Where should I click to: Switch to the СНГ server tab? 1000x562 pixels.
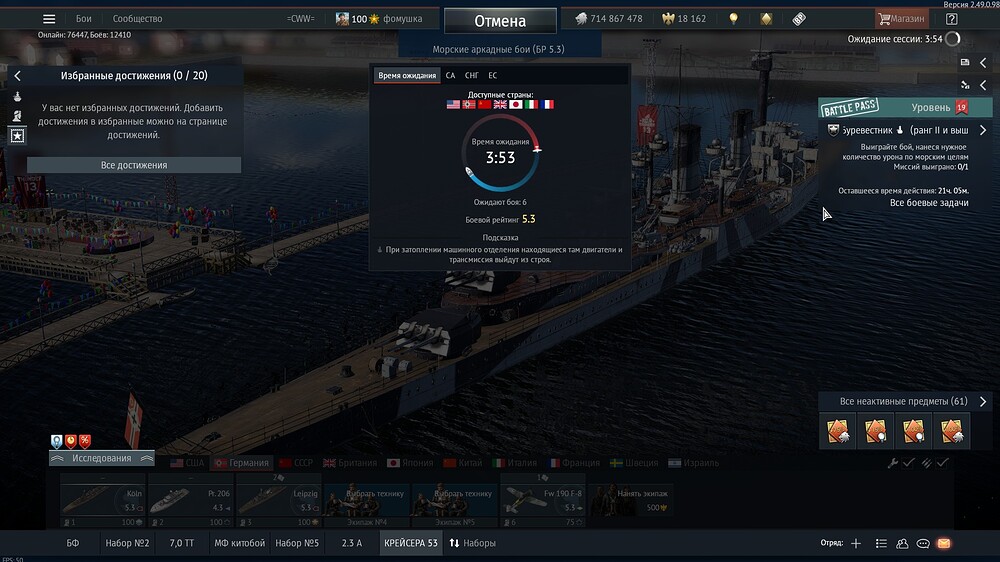coord(472,75)
